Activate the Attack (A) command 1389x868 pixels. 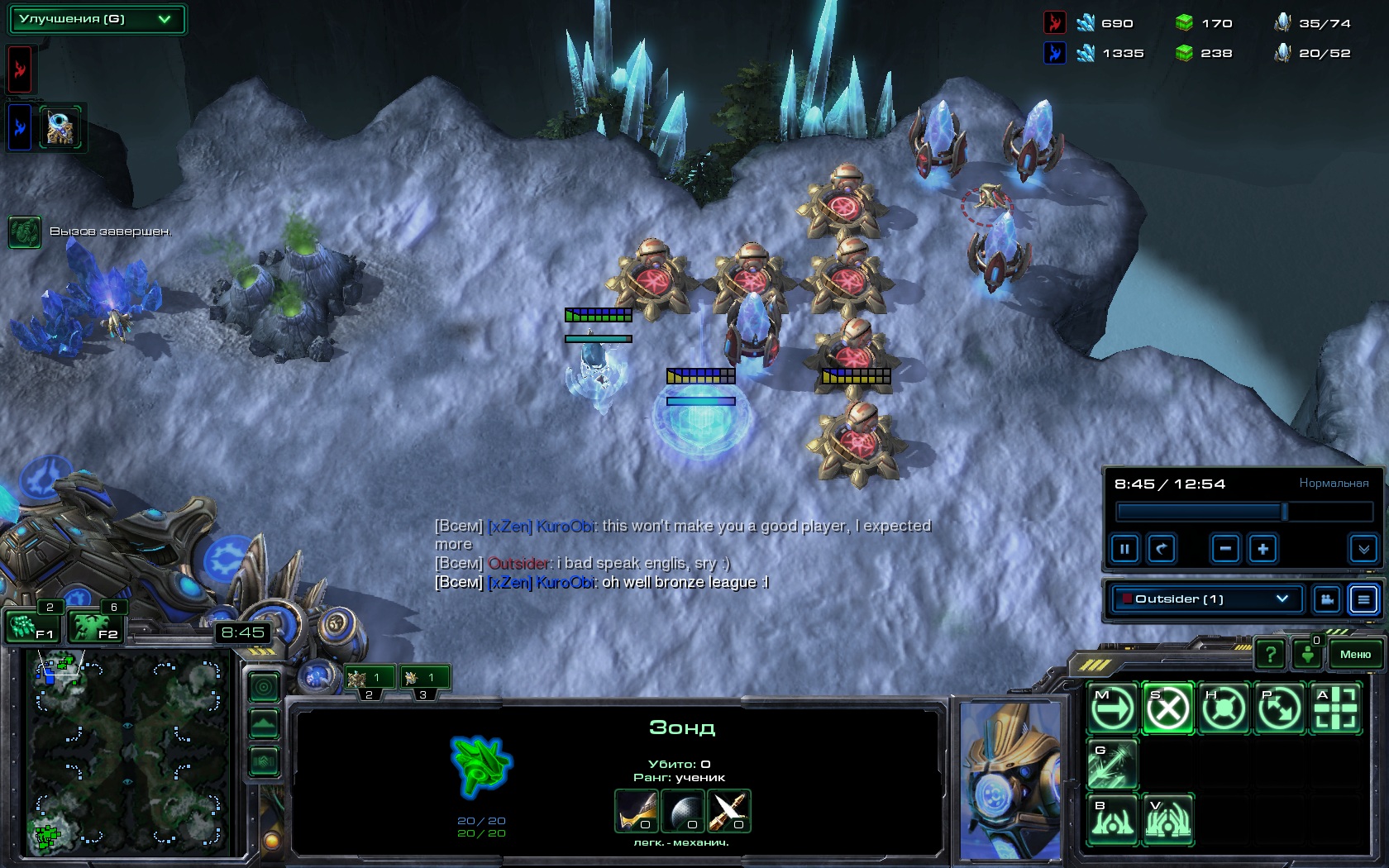1335,708
